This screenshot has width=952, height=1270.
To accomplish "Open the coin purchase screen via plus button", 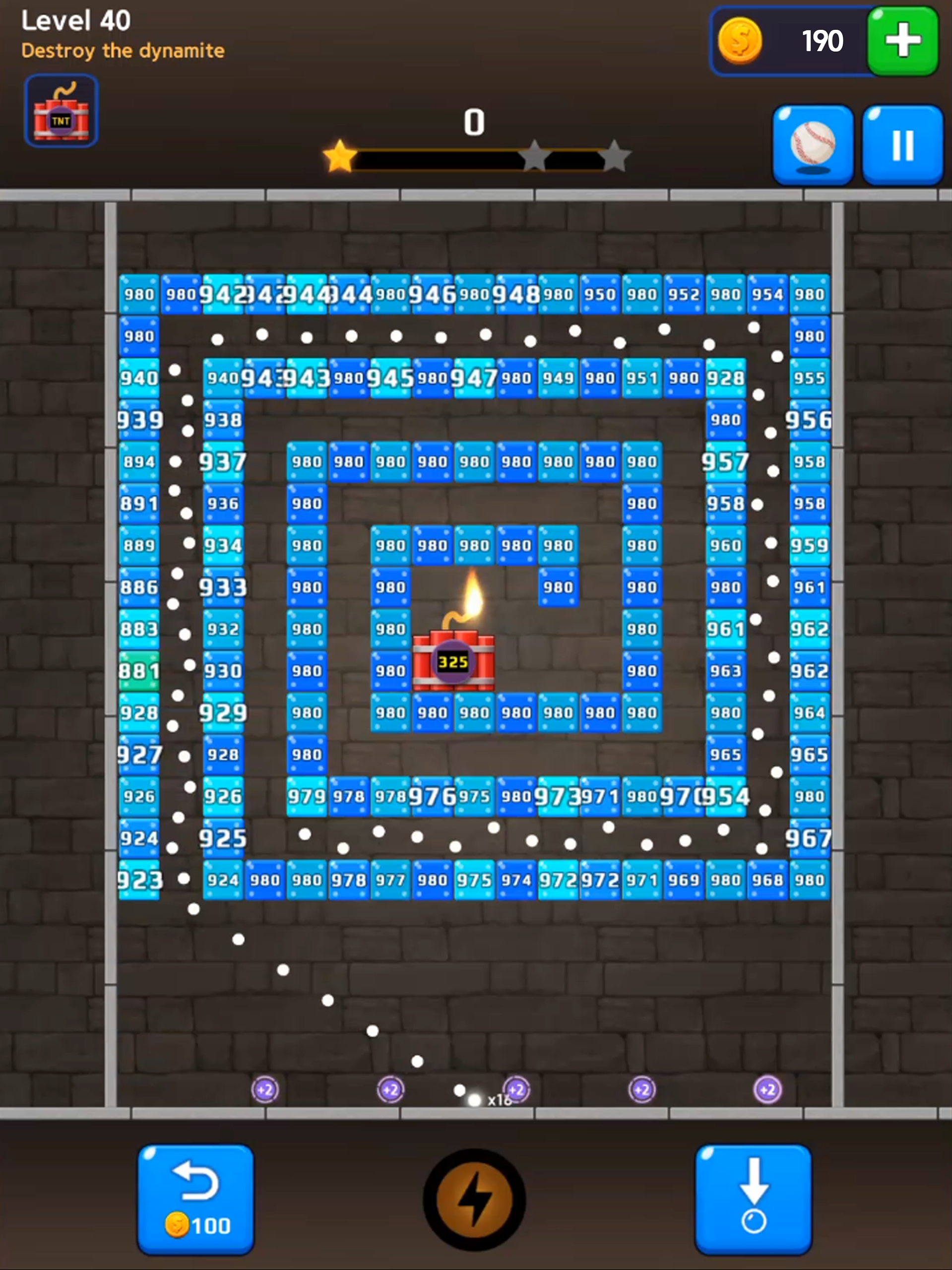I will pos(901,41).
